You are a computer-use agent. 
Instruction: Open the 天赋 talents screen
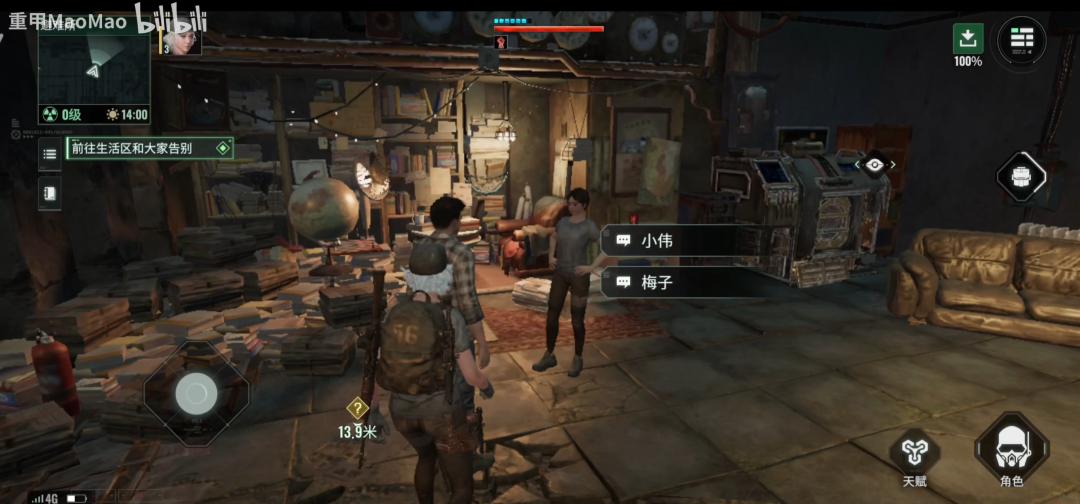click(914, 452)
